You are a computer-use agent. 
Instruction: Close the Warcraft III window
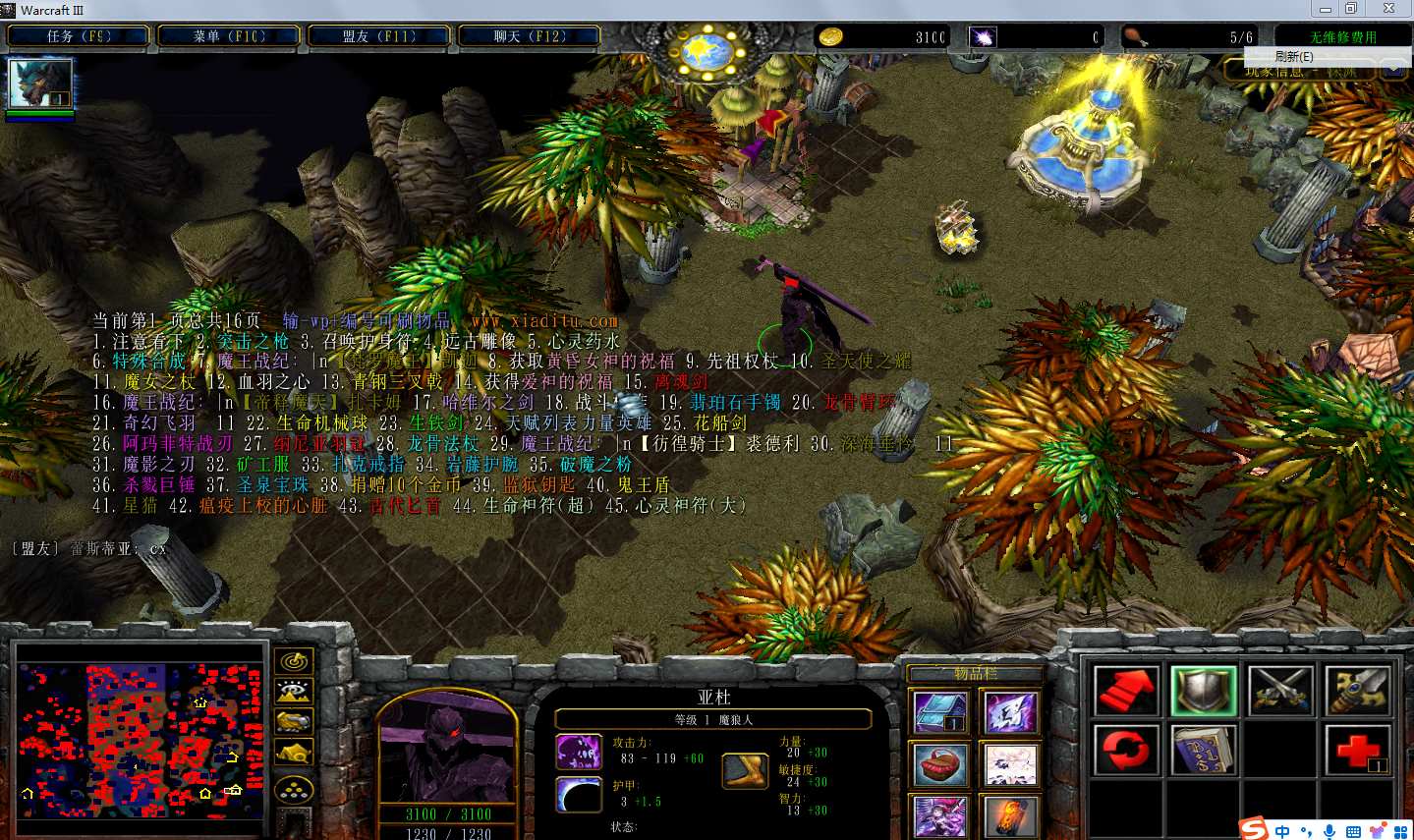[1388, 9]
